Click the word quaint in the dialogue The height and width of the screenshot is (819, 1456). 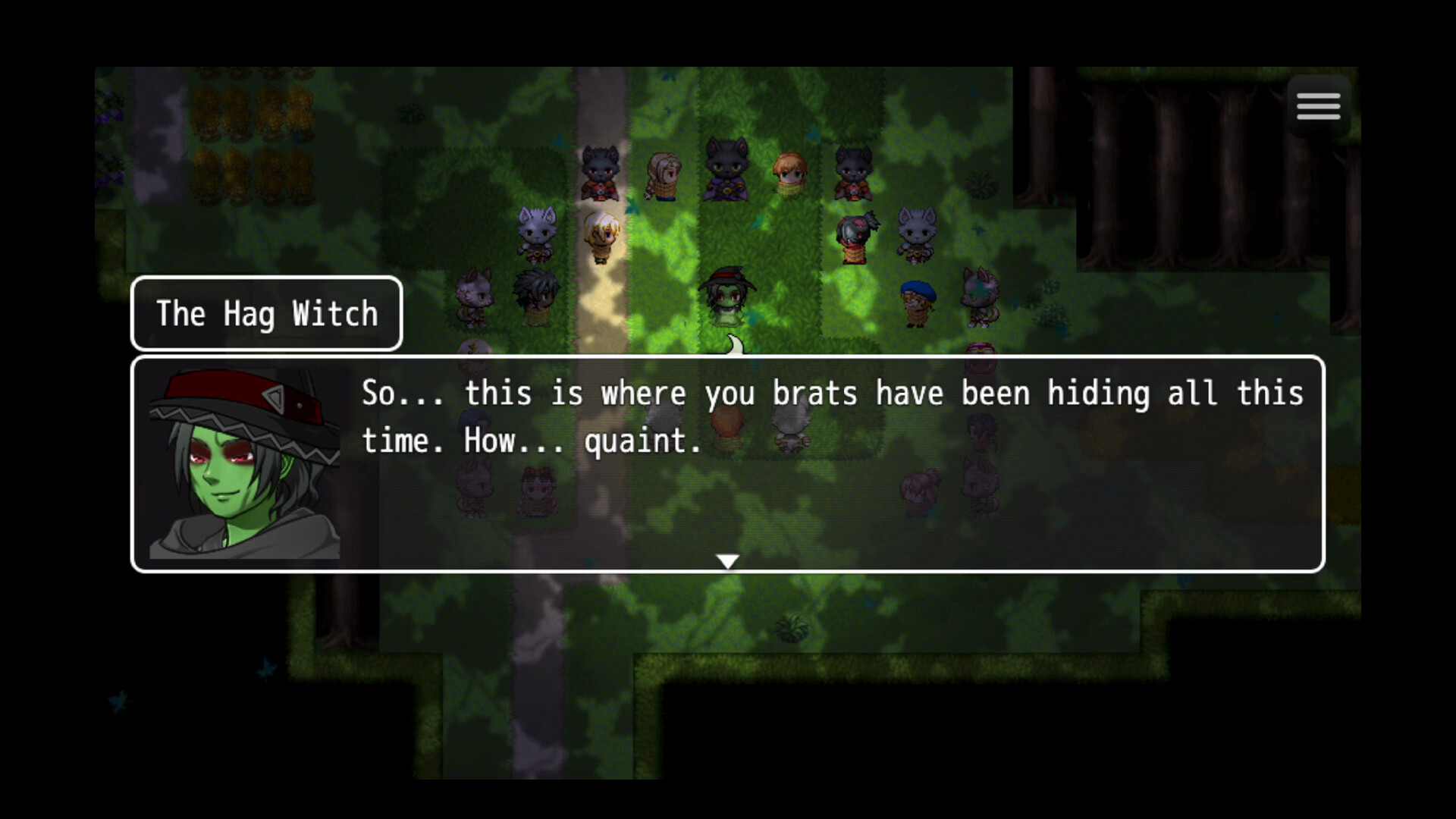[641, 440]
